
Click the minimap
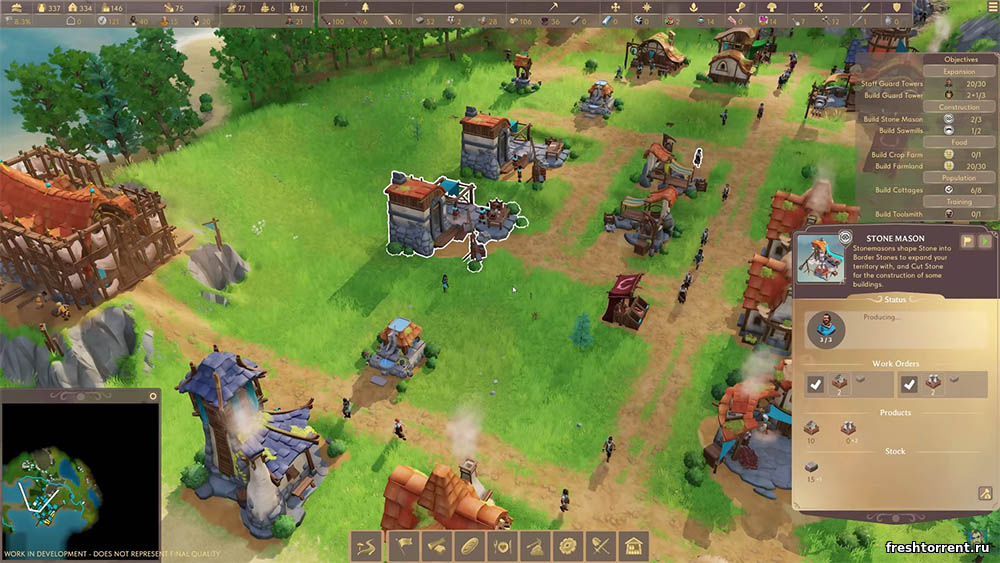click(x=80, y=470)
